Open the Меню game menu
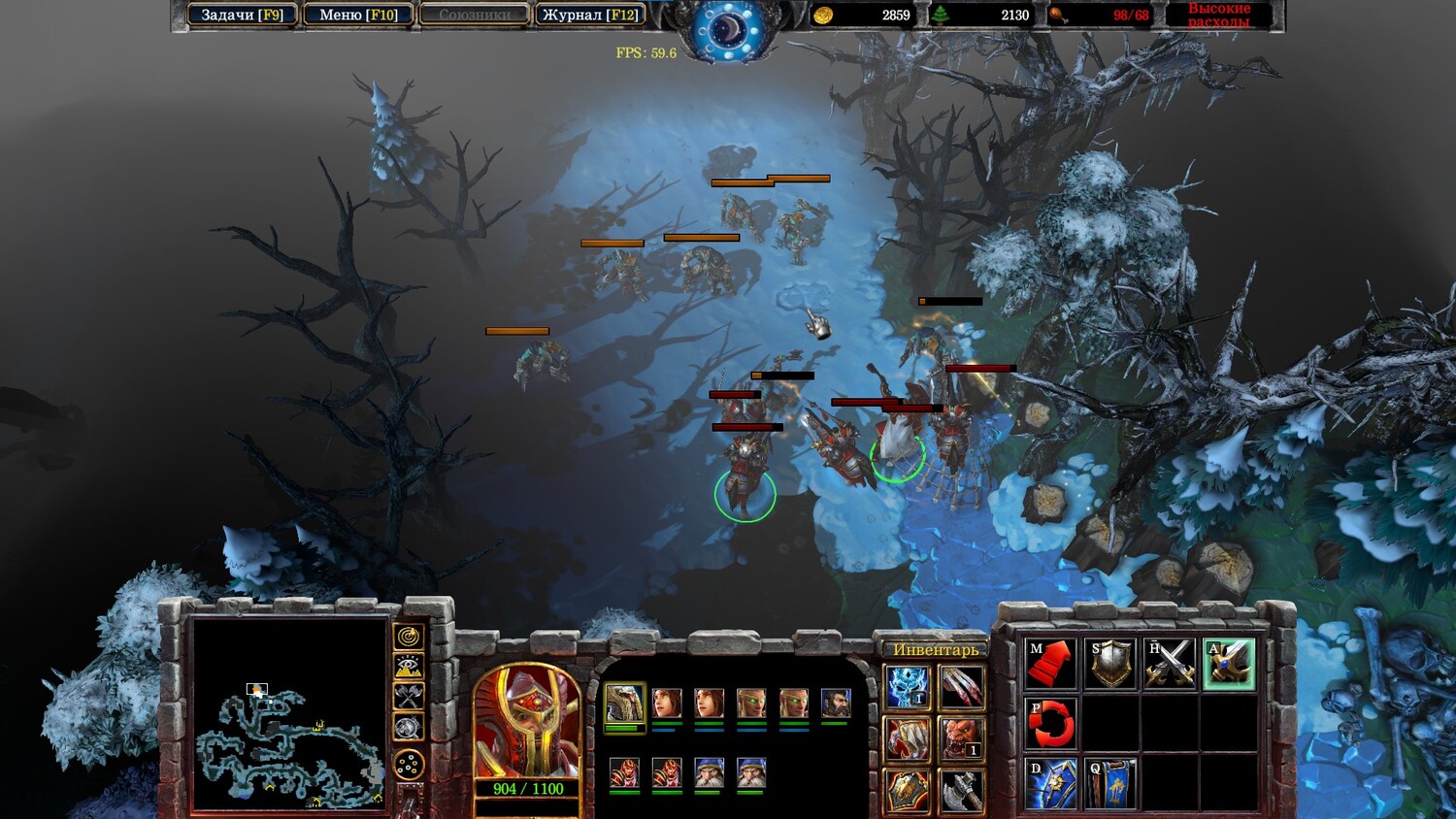The width and height of the screenshot is (1456, 819). (x=358, y=15)
